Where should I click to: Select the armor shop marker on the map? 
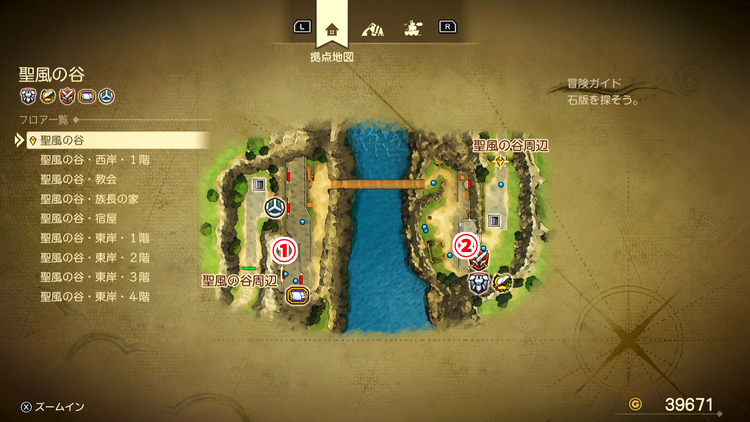(478, 283)
